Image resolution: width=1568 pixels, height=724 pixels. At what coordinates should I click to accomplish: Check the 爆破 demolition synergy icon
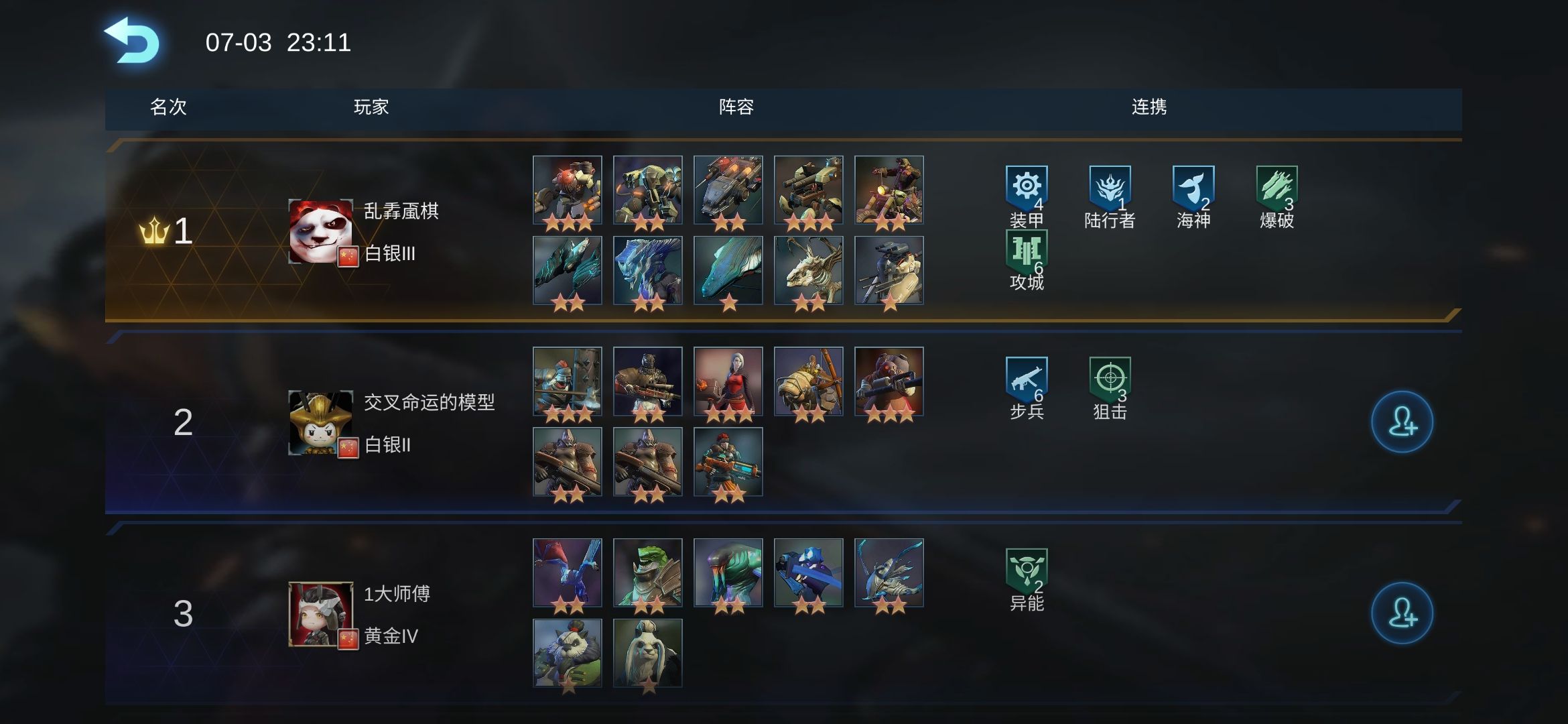point(1277,188)
